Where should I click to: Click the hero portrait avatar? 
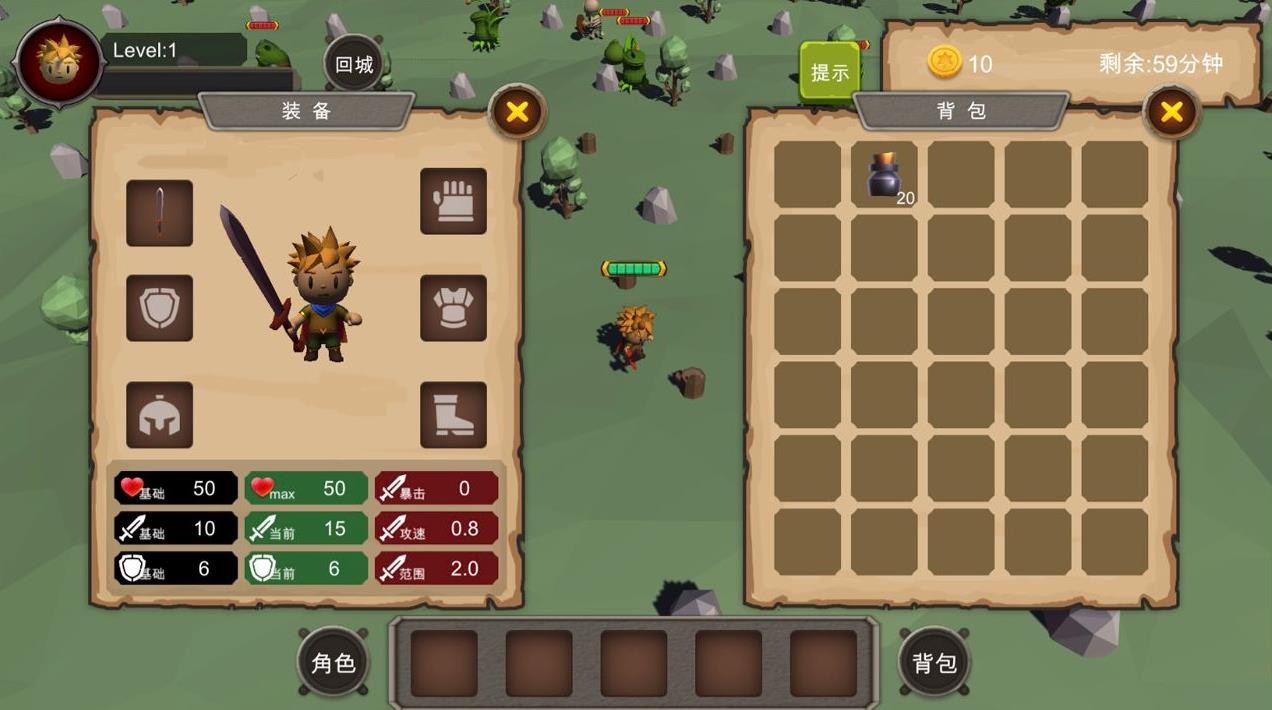pyautogui.click(x=59, y=62)
